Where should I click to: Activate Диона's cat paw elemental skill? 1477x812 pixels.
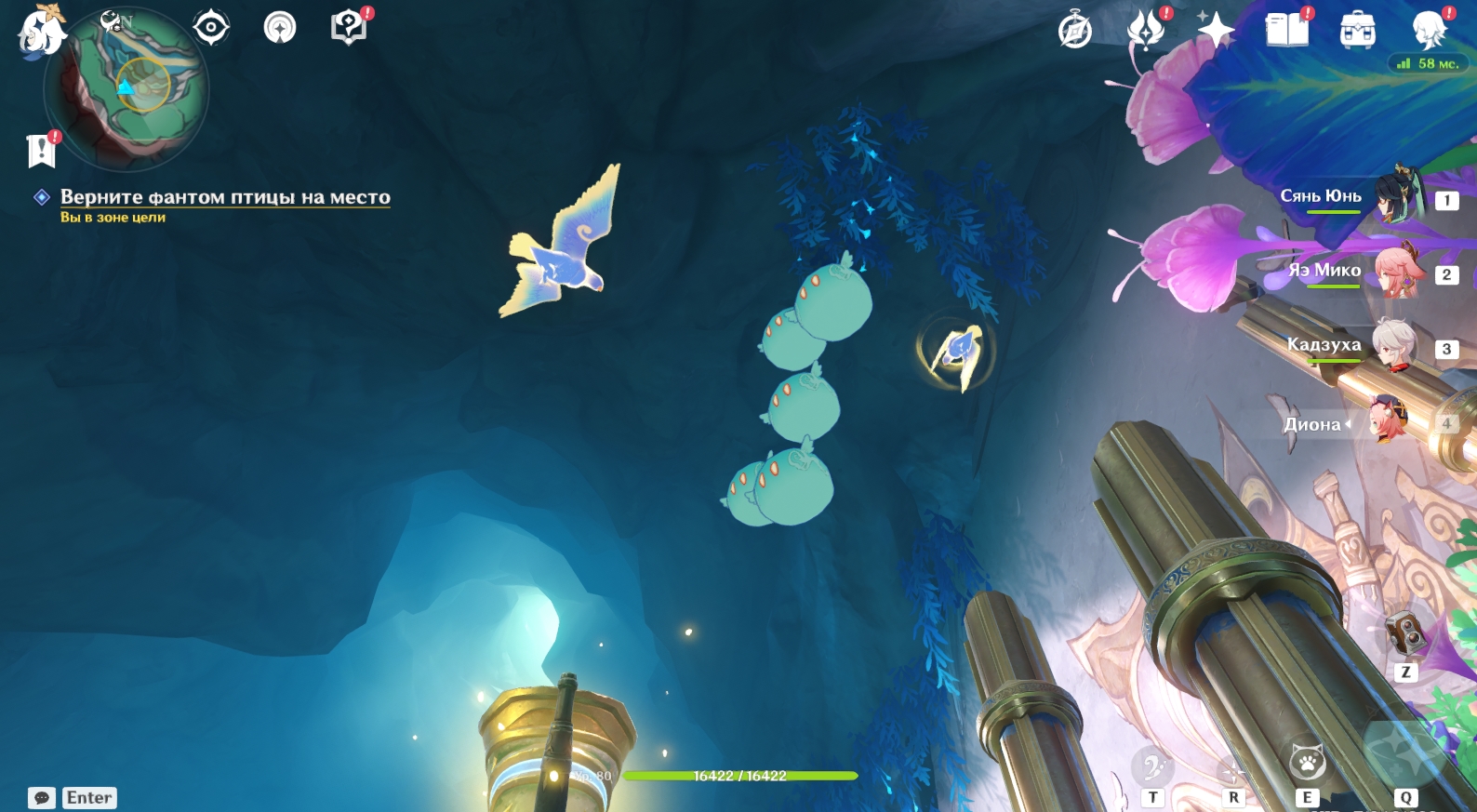tap(1307, 764)
